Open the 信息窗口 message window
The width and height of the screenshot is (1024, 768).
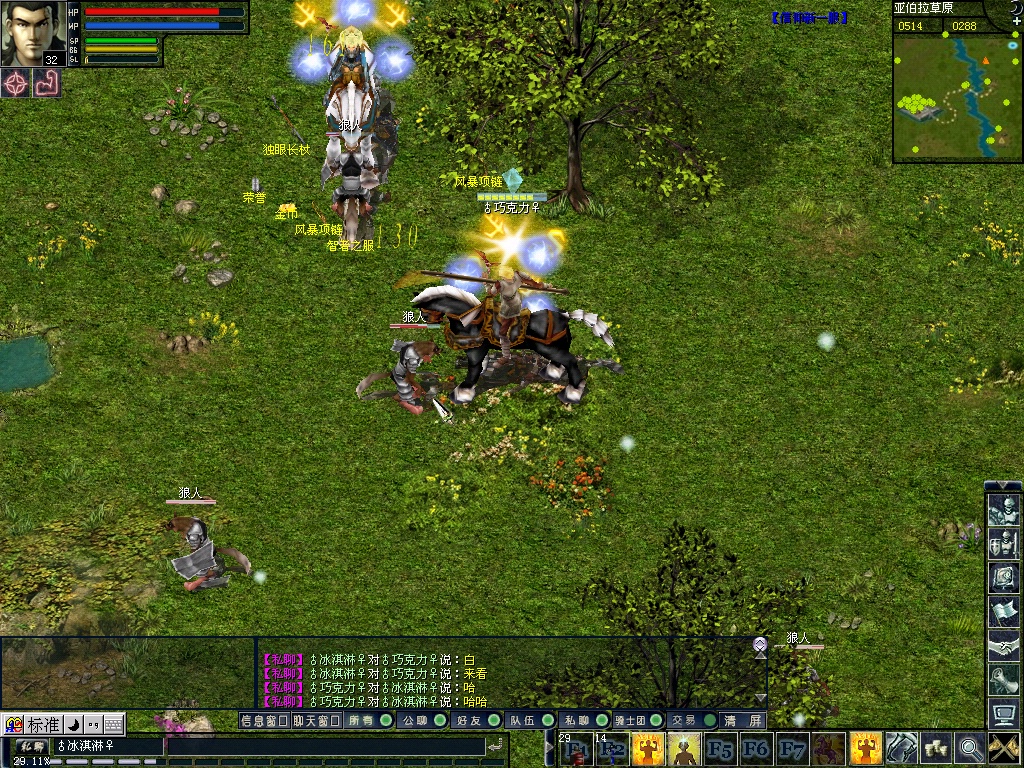click(265, 720)
